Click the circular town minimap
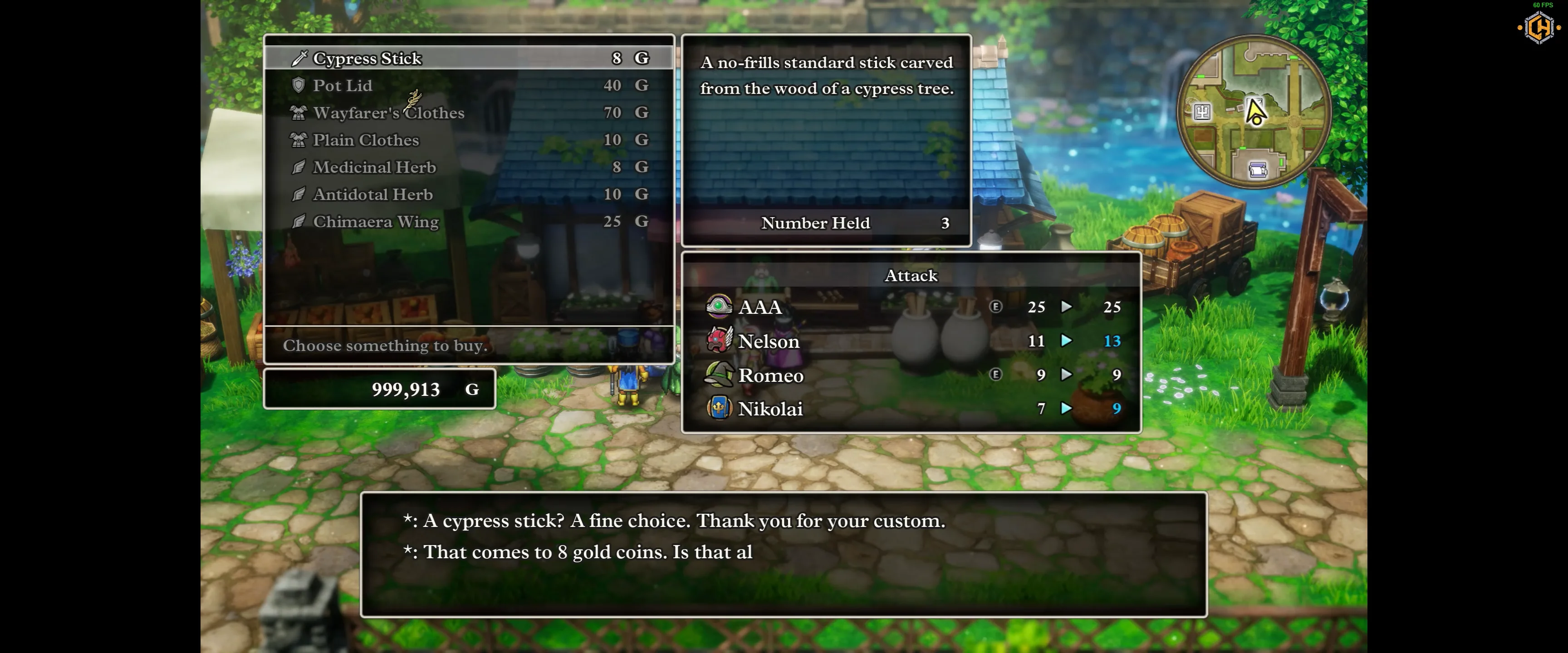The width and height of the screenshot is (1568, 653). (x=1254, y=112)
